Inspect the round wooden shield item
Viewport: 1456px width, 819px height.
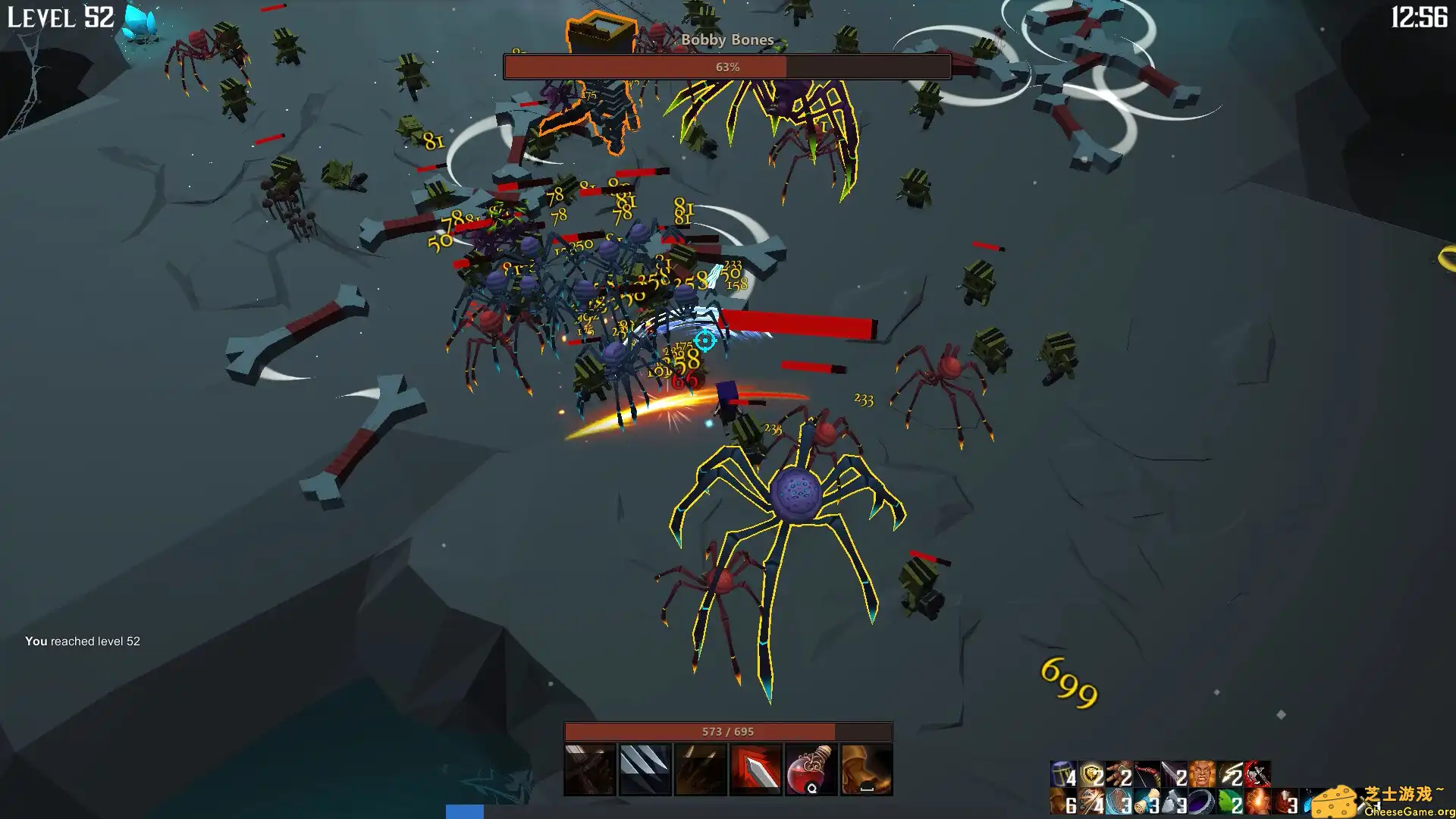[1119, 802]
